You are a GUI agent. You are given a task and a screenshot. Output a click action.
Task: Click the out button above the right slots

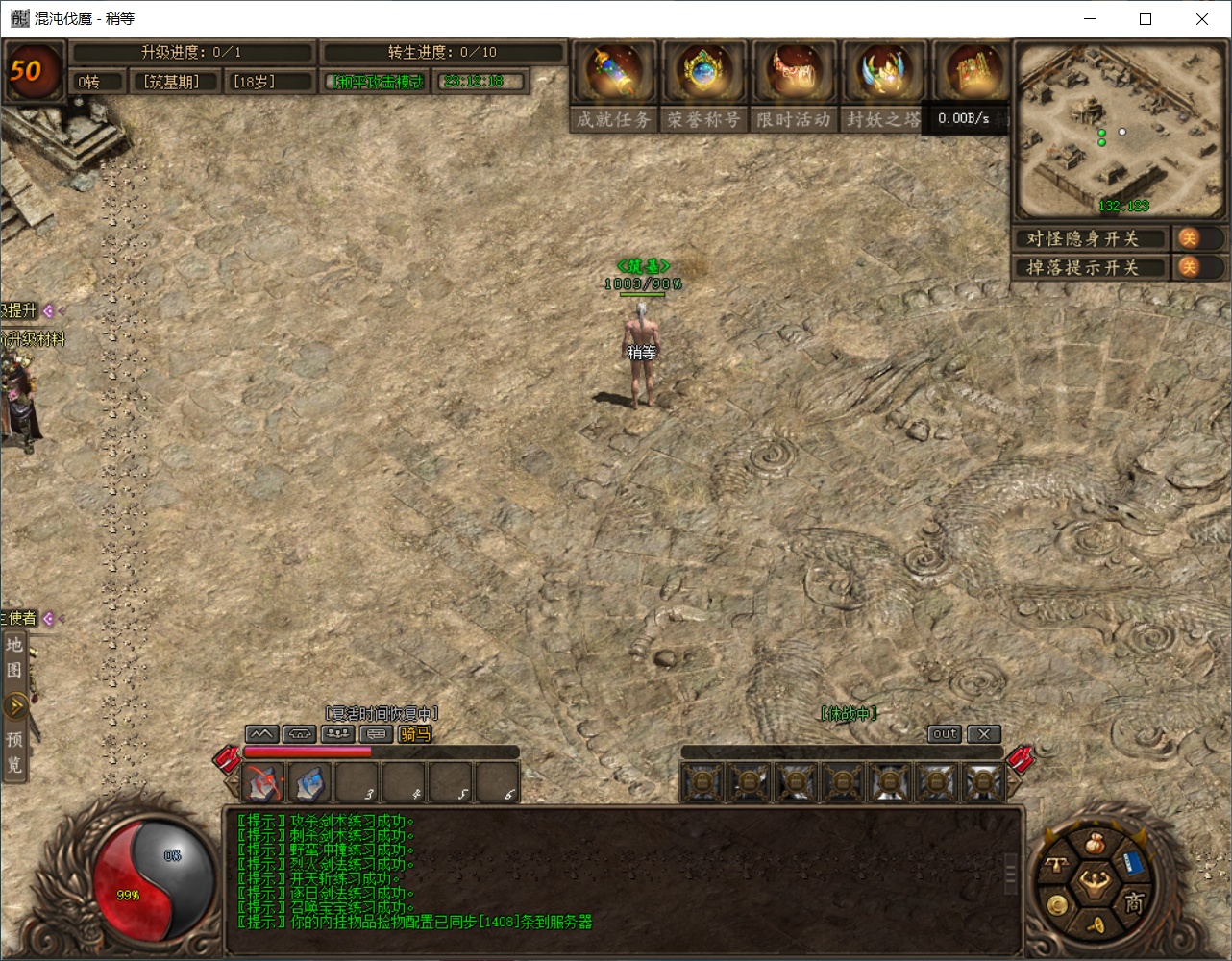944,733
